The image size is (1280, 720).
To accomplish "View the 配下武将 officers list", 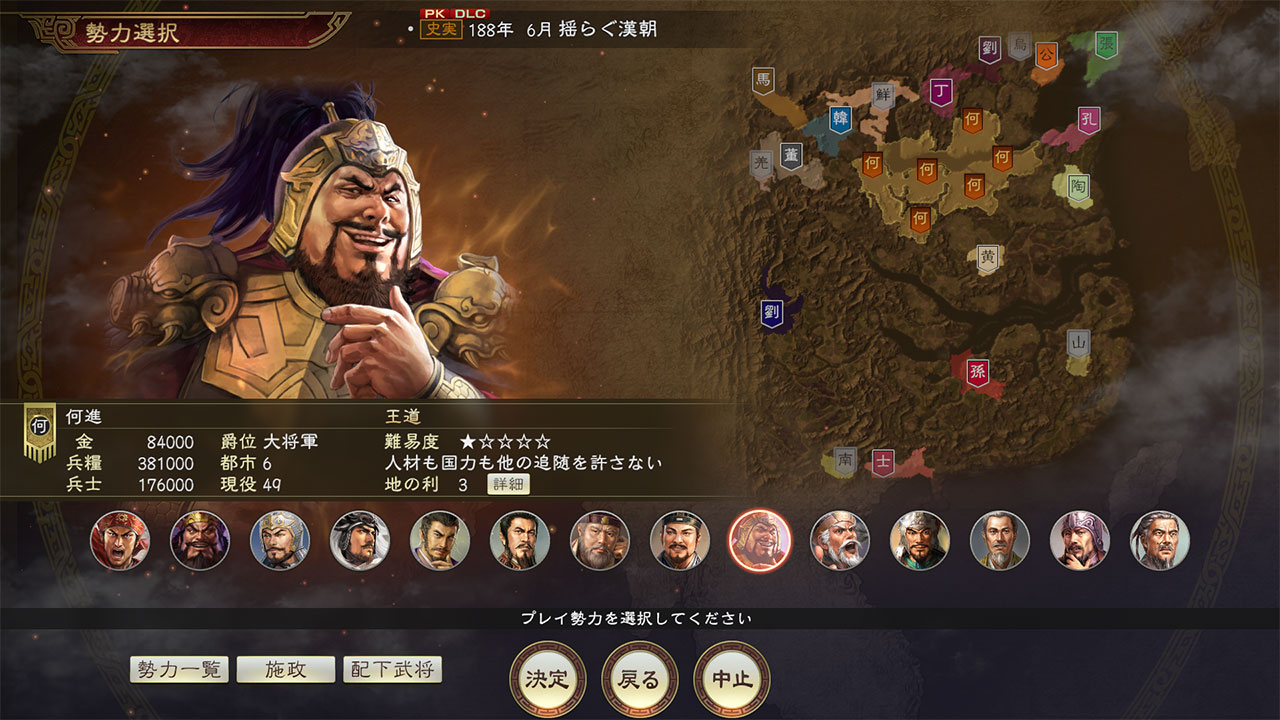I will click(392, 669).
